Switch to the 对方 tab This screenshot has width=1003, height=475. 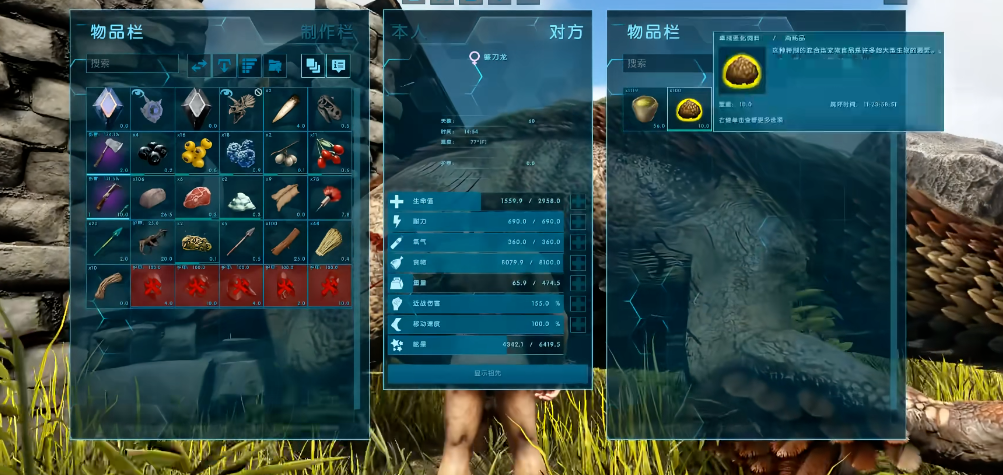pos(565,32)
